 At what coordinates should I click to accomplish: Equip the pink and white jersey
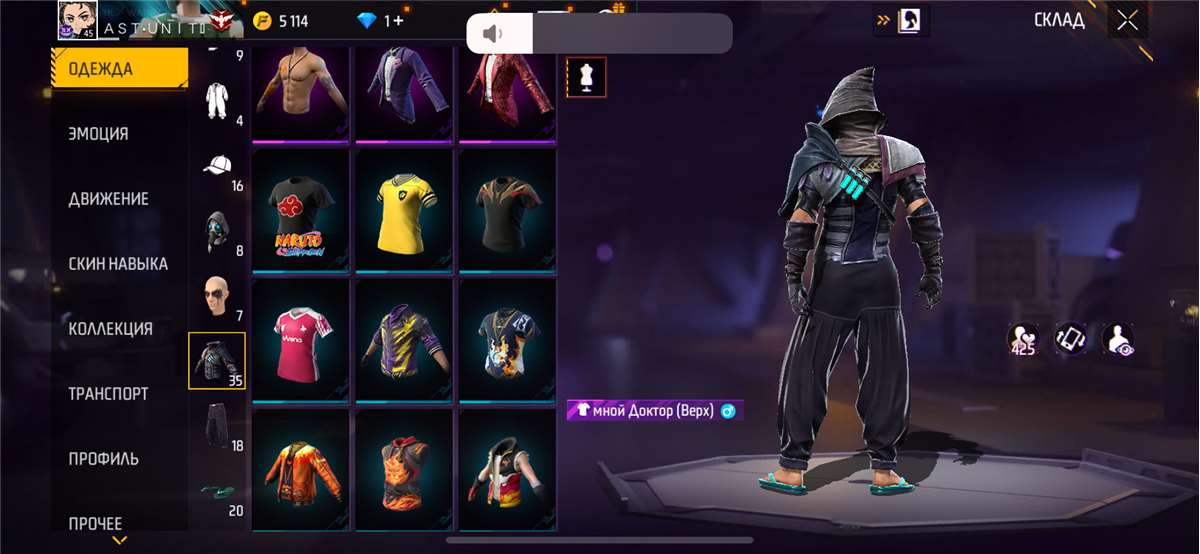(x=299, y=338)
